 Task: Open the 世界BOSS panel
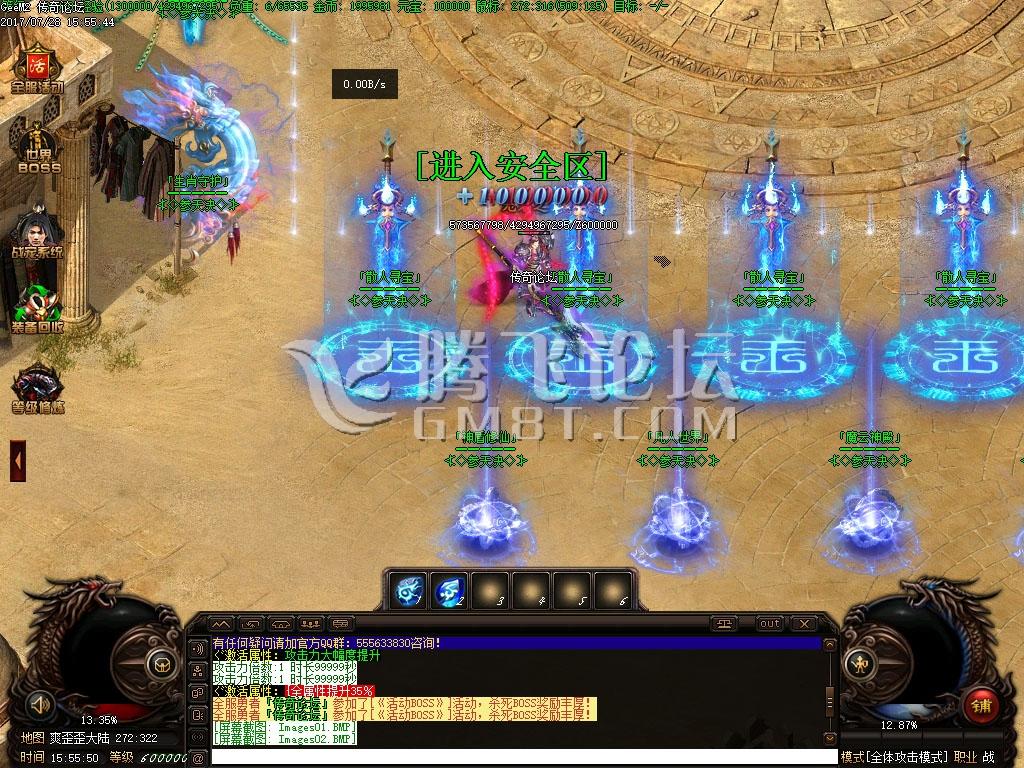point(38,150)
